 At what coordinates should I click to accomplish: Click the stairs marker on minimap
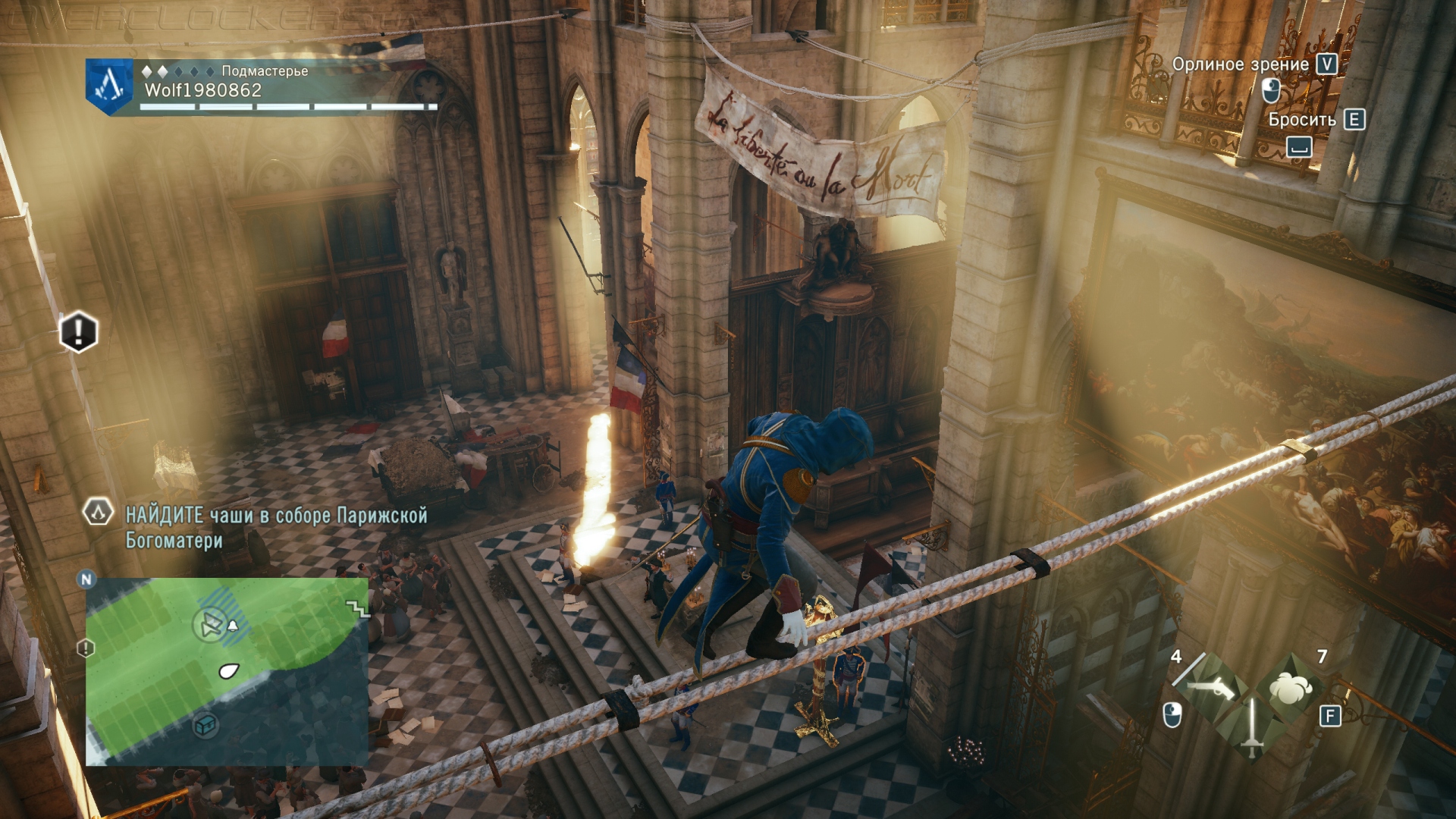click(356, 607)
